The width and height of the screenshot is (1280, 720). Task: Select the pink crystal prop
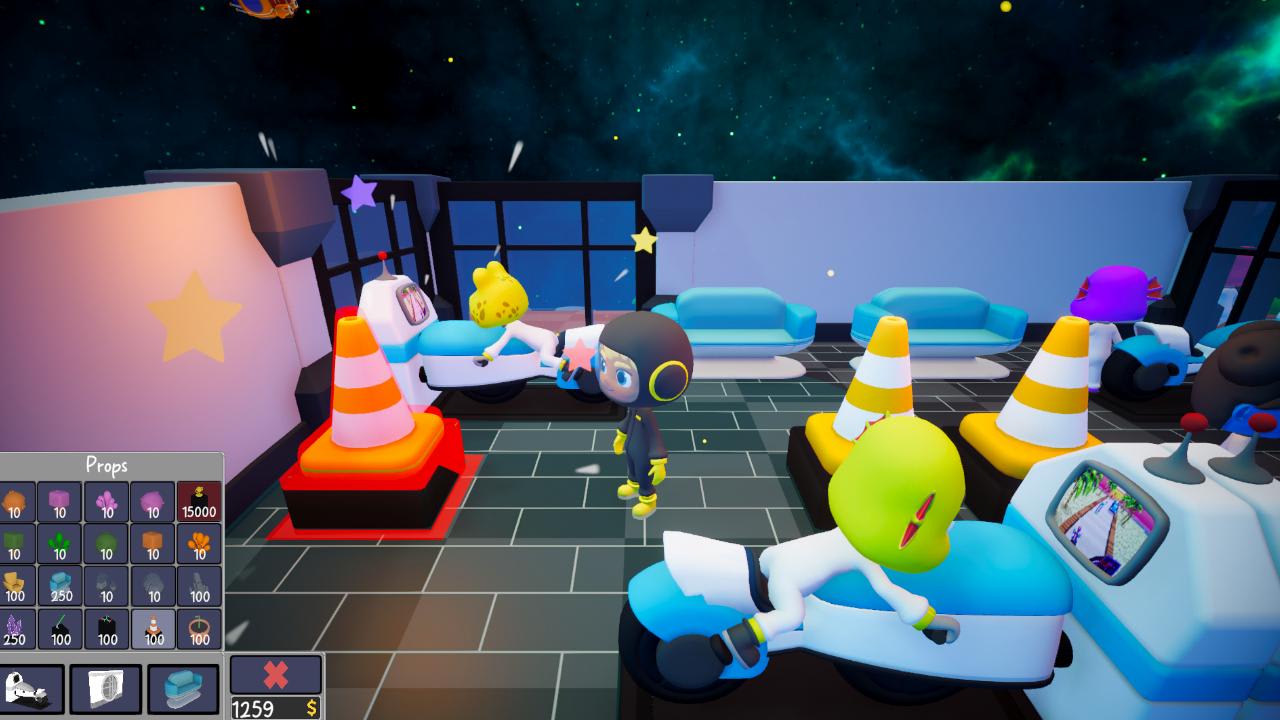[104, 498]
